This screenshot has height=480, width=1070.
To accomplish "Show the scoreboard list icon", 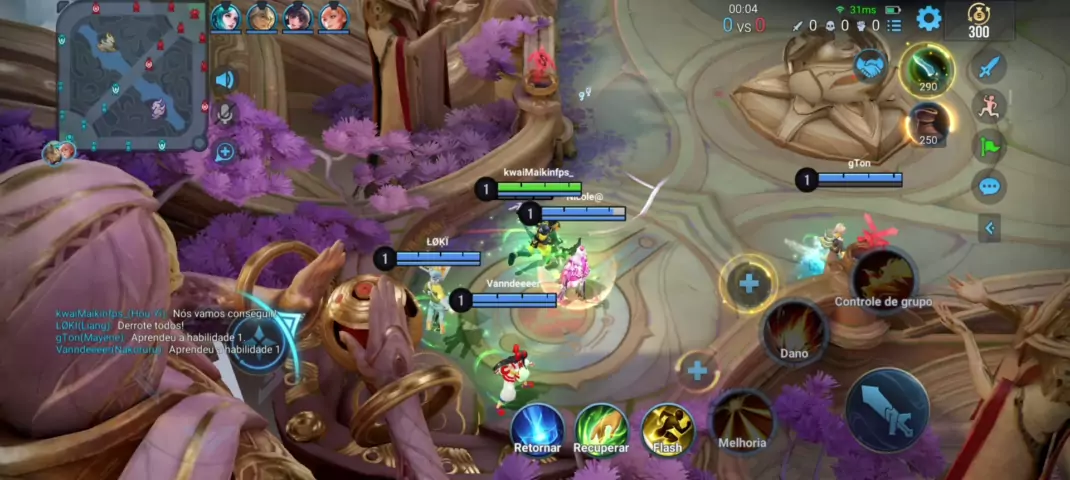I will point(894,25).
